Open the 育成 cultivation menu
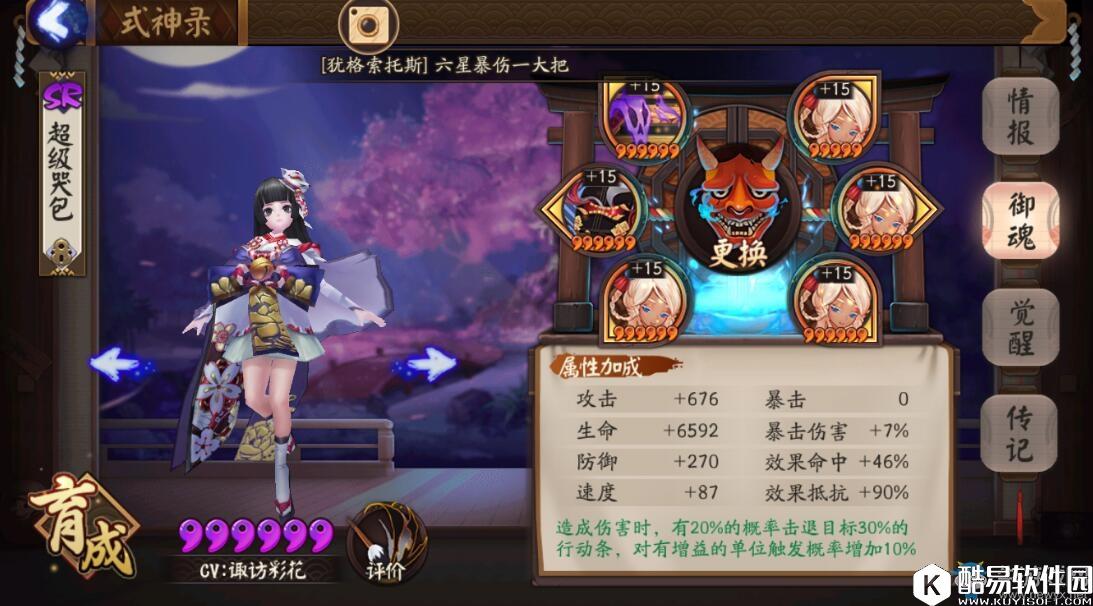The image size is (1093, 606). tap(83, 524)
